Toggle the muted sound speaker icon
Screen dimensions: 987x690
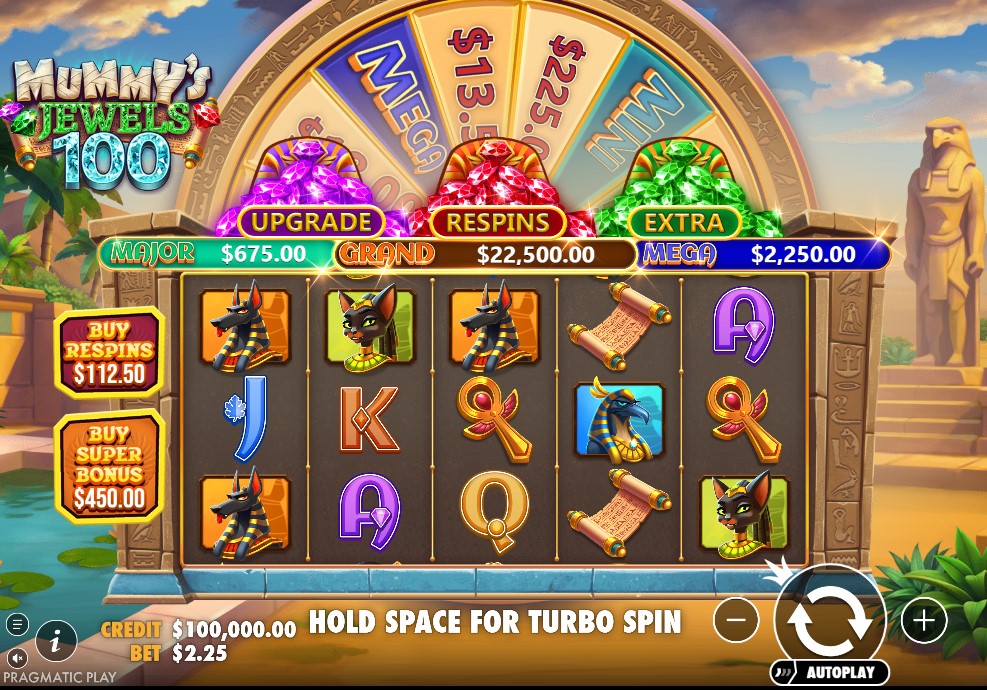(17, 658)
